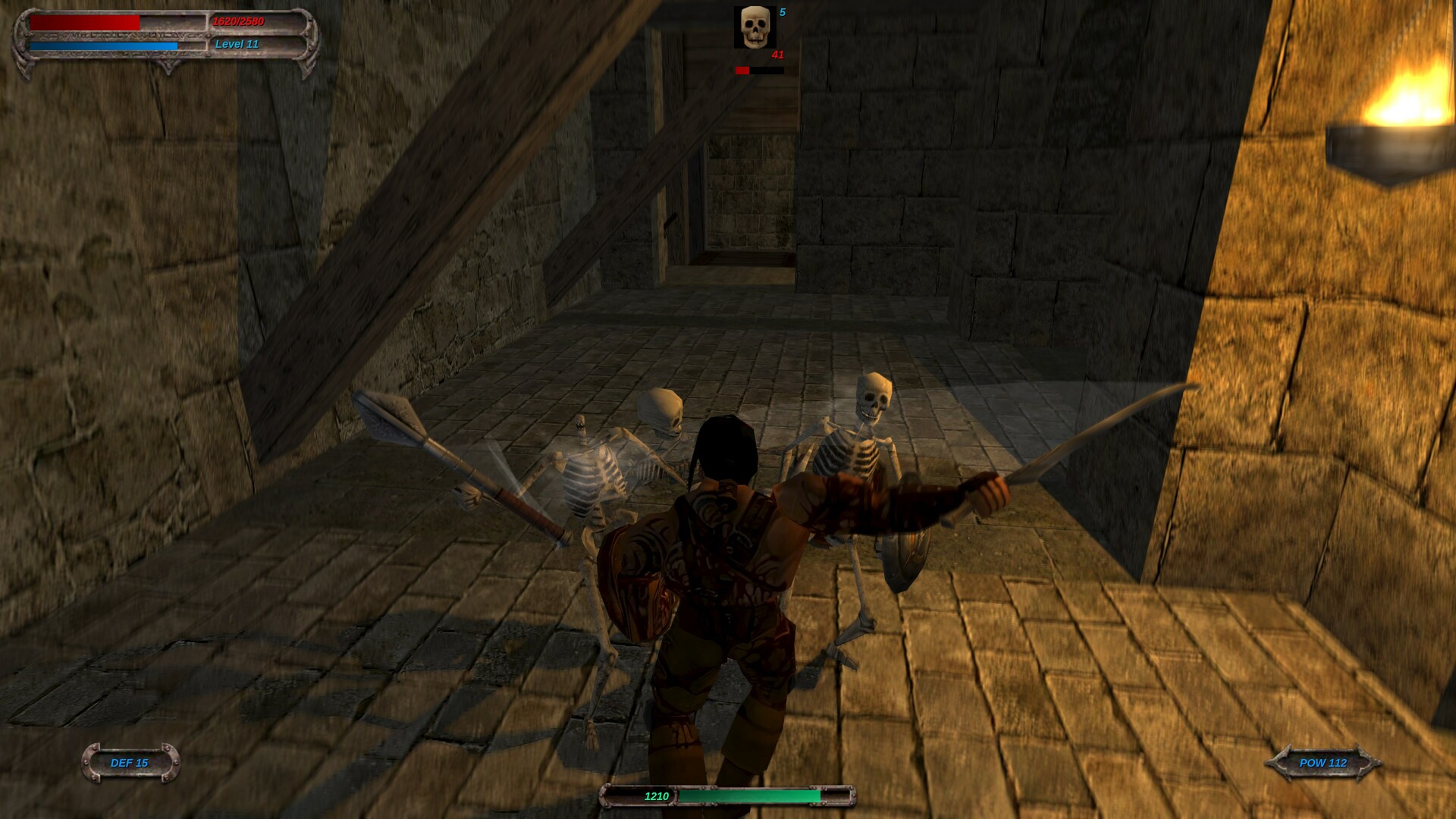The width and height of the screenshot is (1456, 819).
Task: Click the skull enemy icon at top center
Action: tap(755, 27)
